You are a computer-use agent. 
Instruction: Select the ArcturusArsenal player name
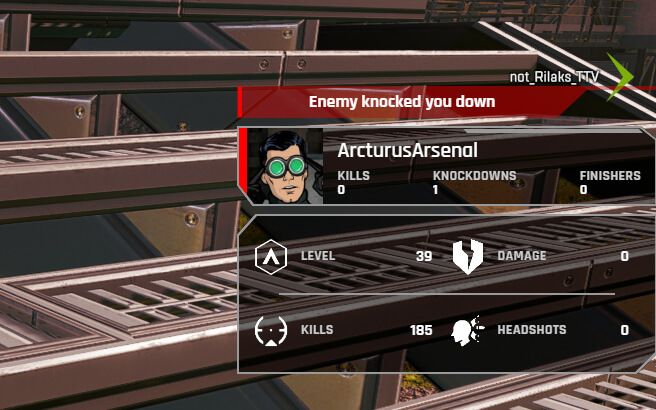coord(407,151)
